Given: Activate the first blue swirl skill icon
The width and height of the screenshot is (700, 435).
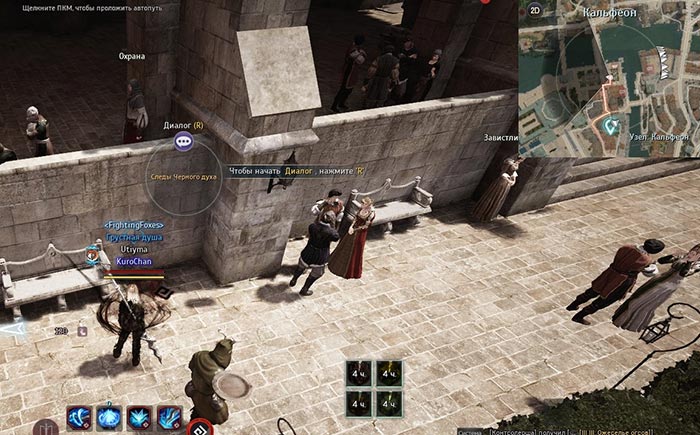Looking at the screenshot, I should point(79,418).
